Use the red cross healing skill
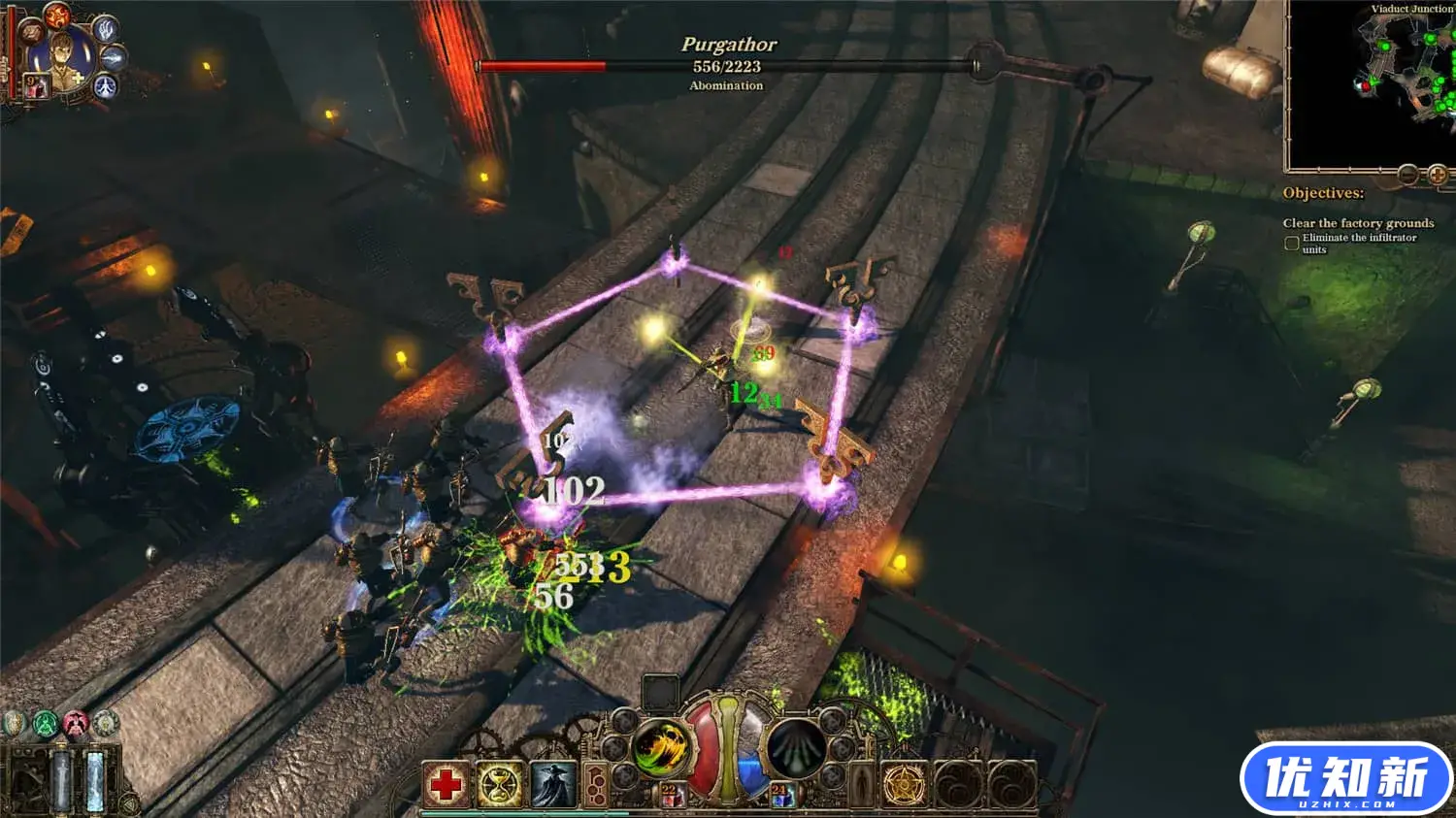The height and width of the screenshot is (818, 1456). tap(446, 783)
